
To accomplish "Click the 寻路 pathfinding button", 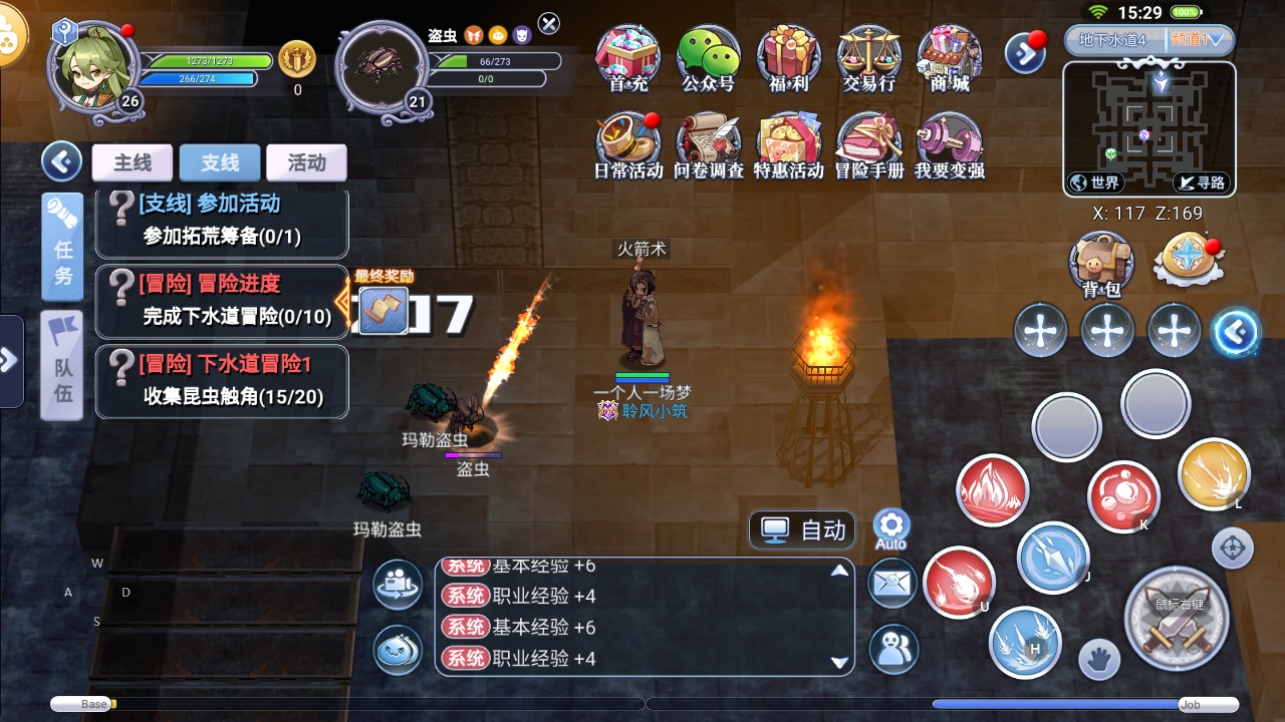I will [x=1200, y=182].
